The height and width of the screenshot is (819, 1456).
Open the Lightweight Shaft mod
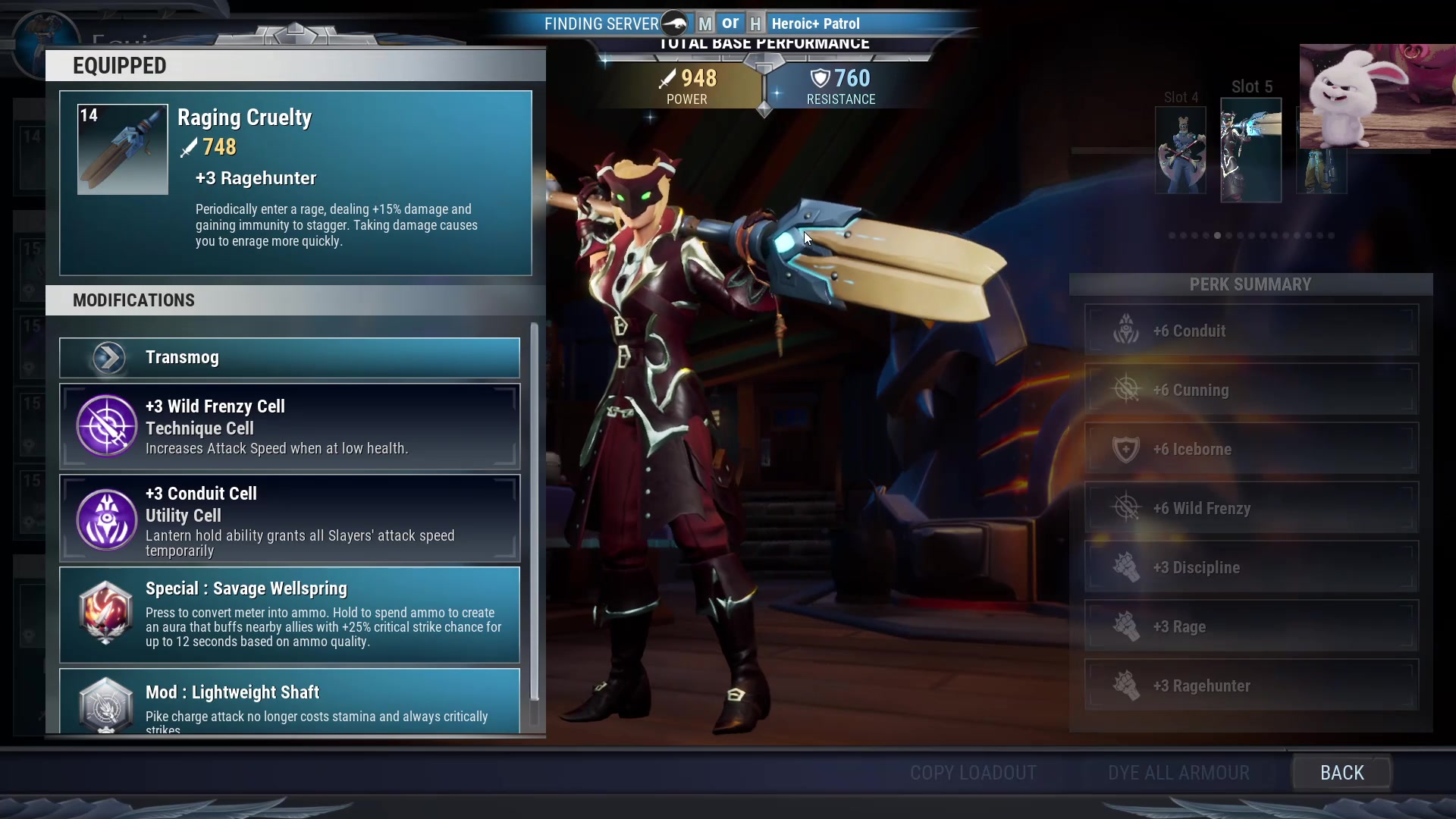pos(290,702)
